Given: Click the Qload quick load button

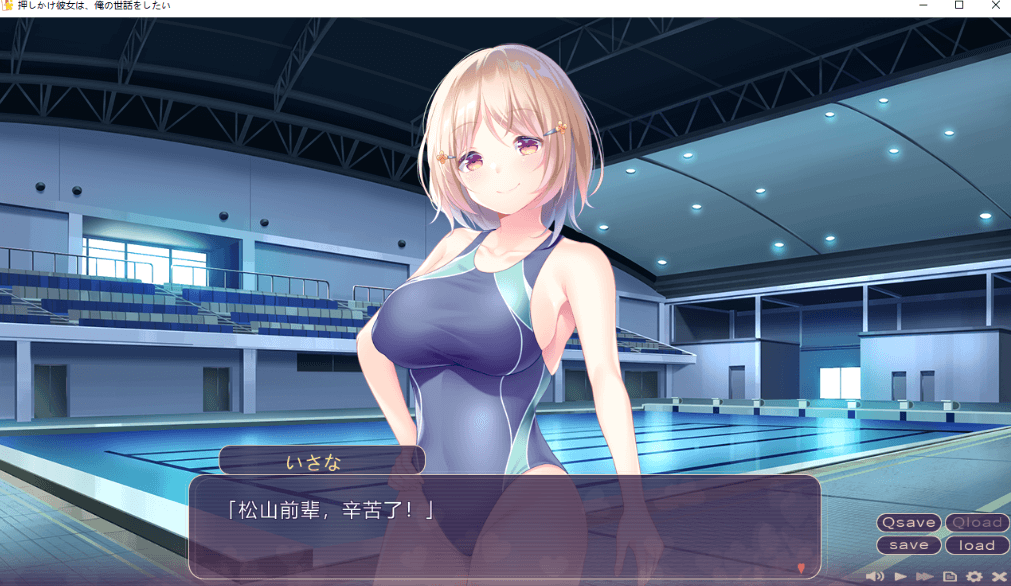Looking at the screenshot, I should [977, 523].
